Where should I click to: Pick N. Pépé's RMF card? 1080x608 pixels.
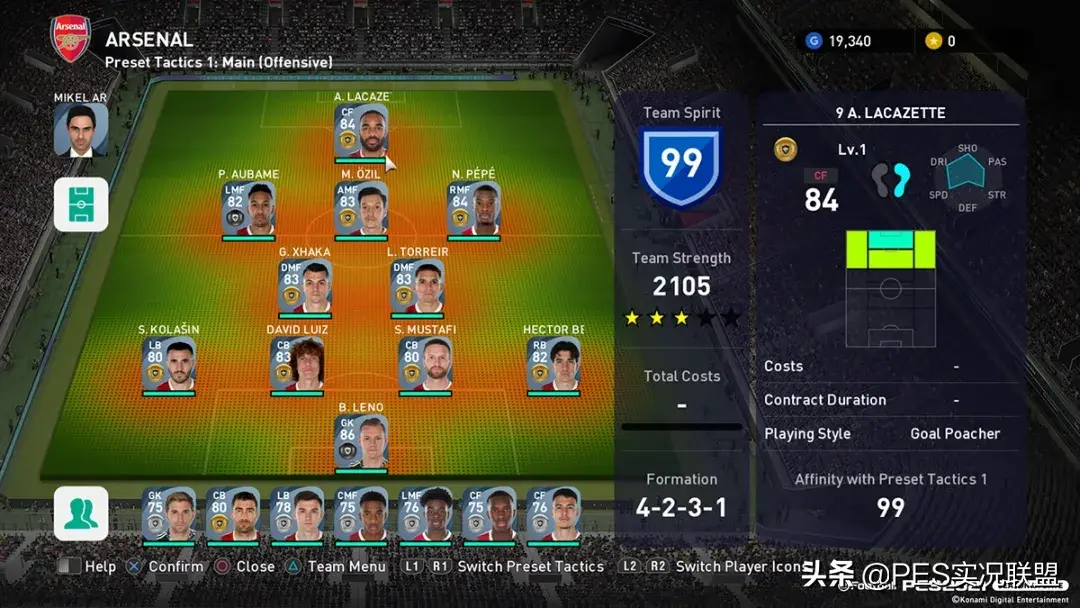pos(474,209)
